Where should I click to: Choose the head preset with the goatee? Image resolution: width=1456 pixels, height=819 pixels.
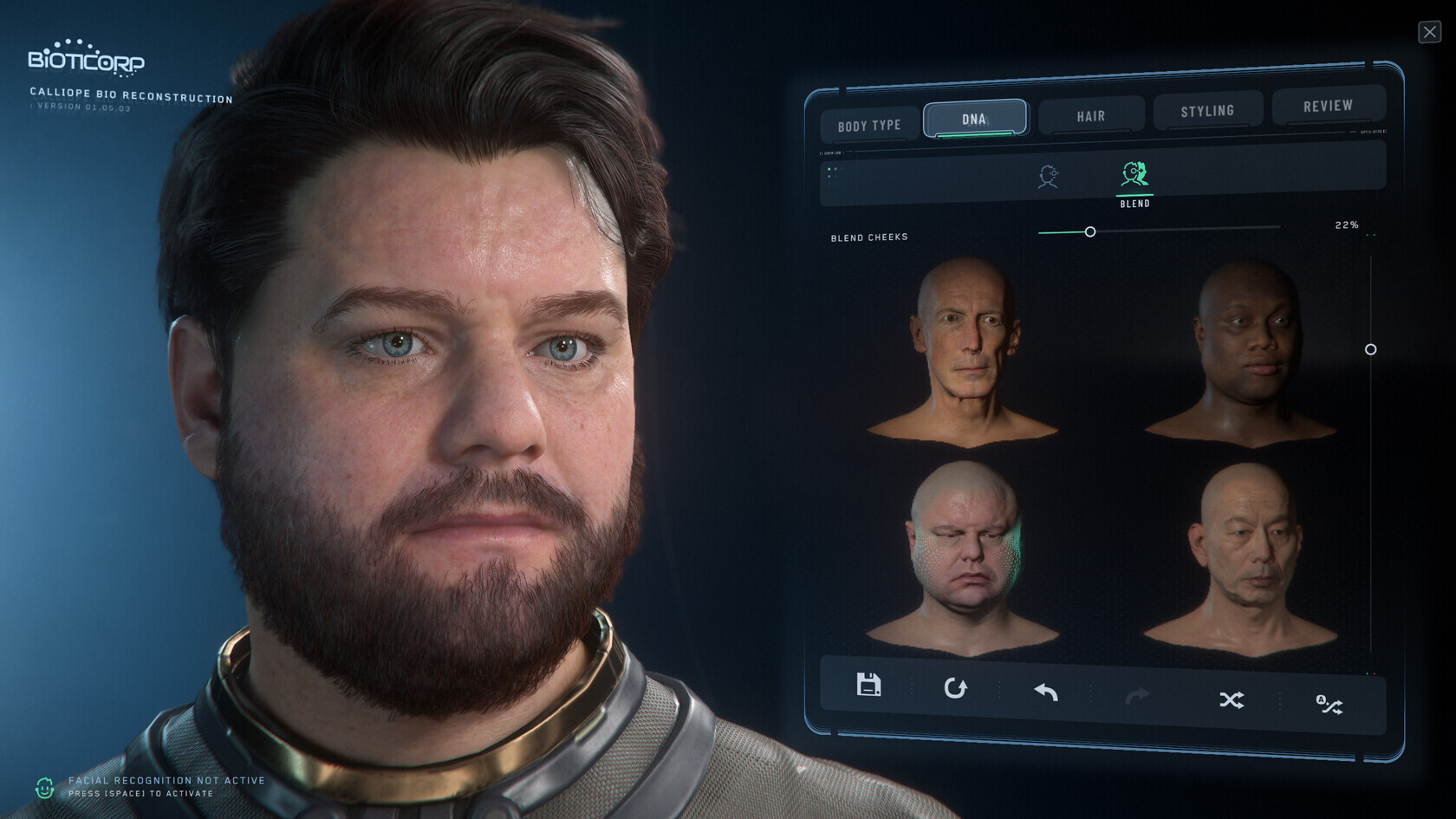point(1243,556)
